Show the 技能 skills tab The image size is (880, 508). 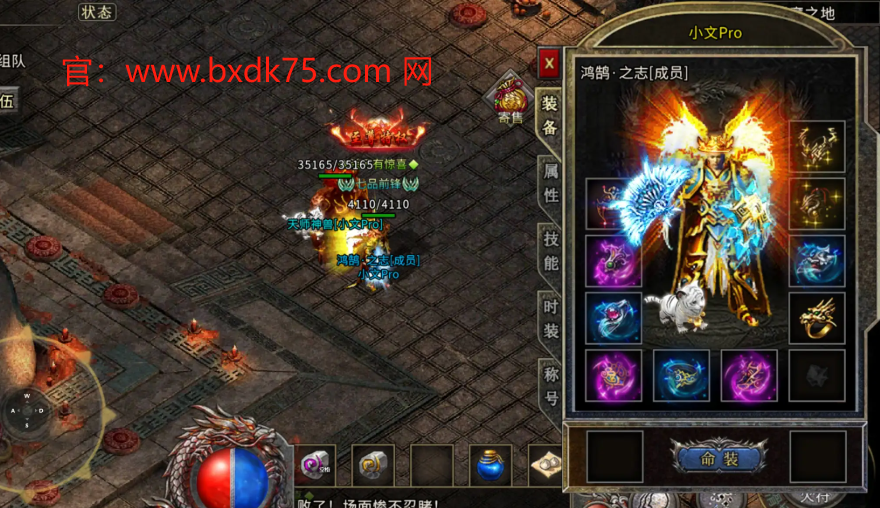(x=550, y=251)
